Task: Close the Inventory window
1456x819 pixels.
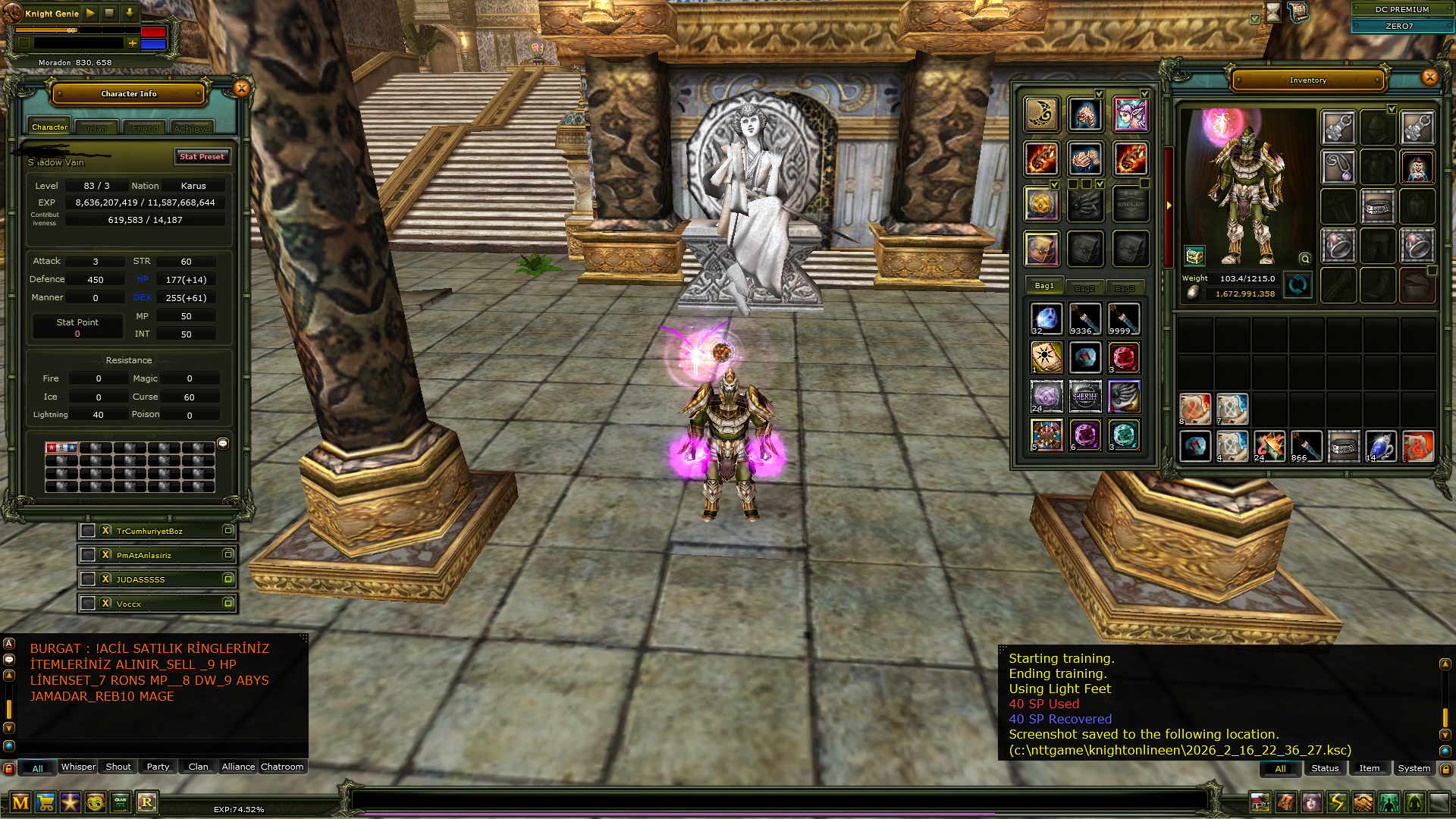Action: (x=1429, y=77)
